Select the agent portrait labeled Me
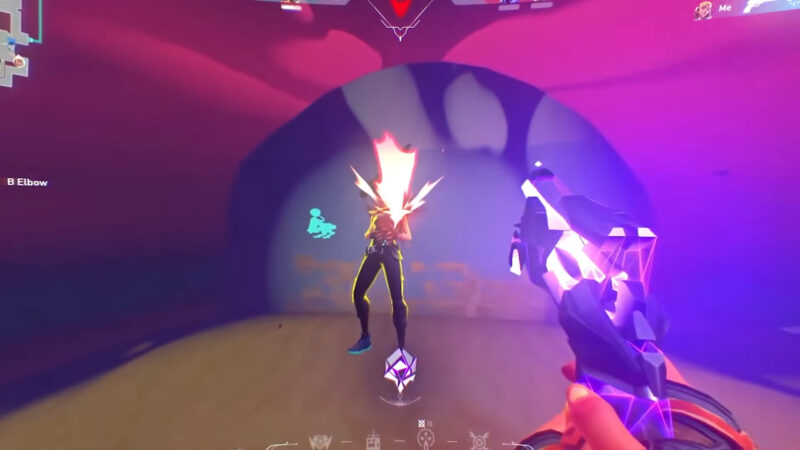 click(x=701, y=10)
